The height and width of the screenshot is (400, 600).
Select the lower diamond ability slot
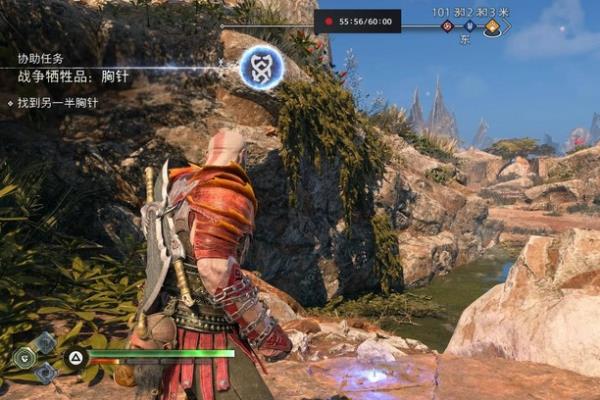coord(45,372)
